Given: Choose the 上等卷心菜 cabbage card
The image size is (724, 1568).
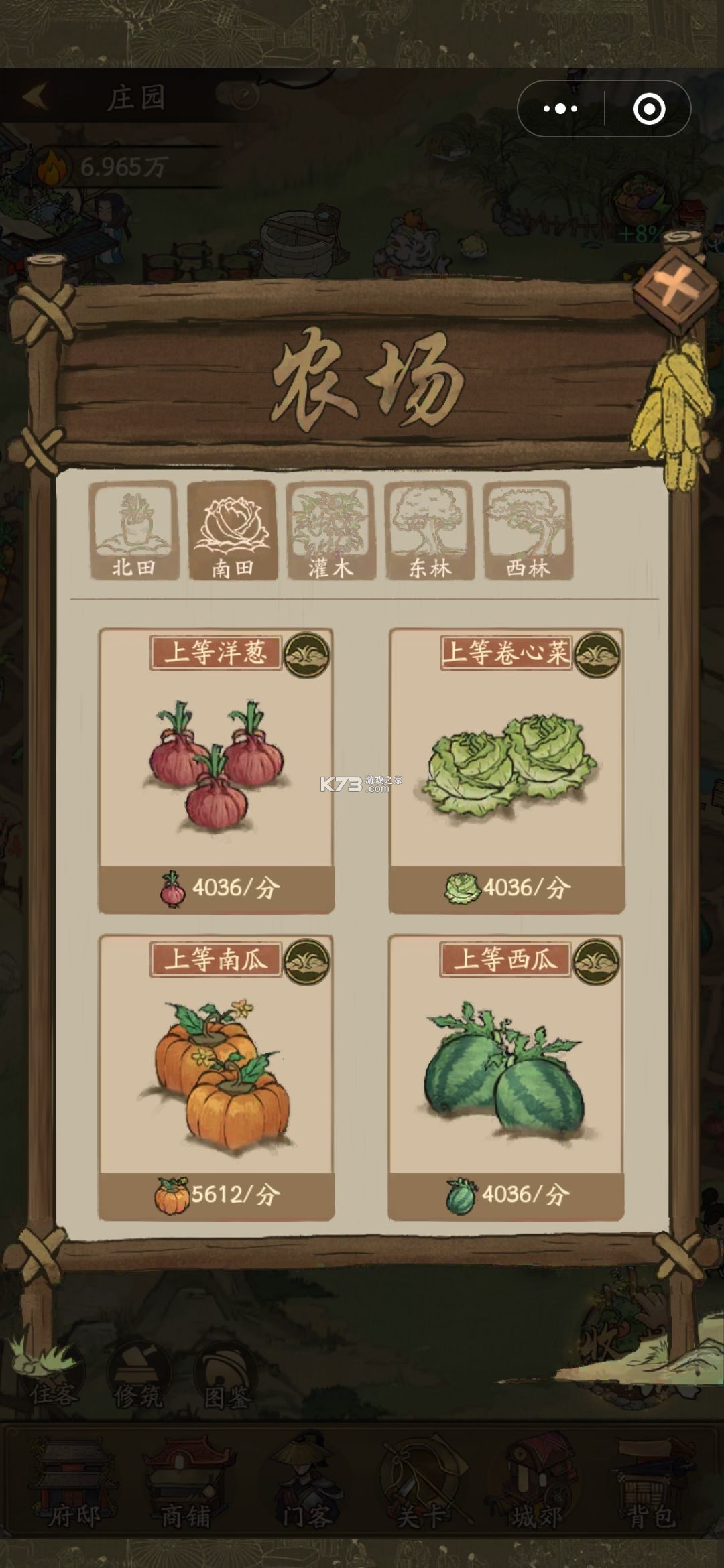Looking at the screenshot, I should [507, 771].
